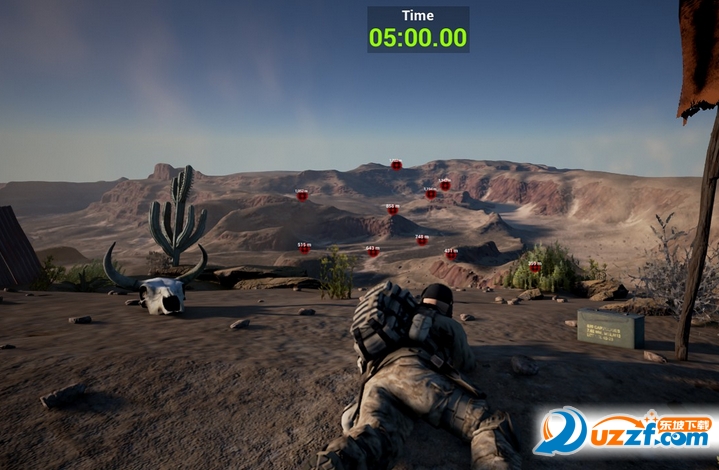Select the 575 m target marker

304,248
